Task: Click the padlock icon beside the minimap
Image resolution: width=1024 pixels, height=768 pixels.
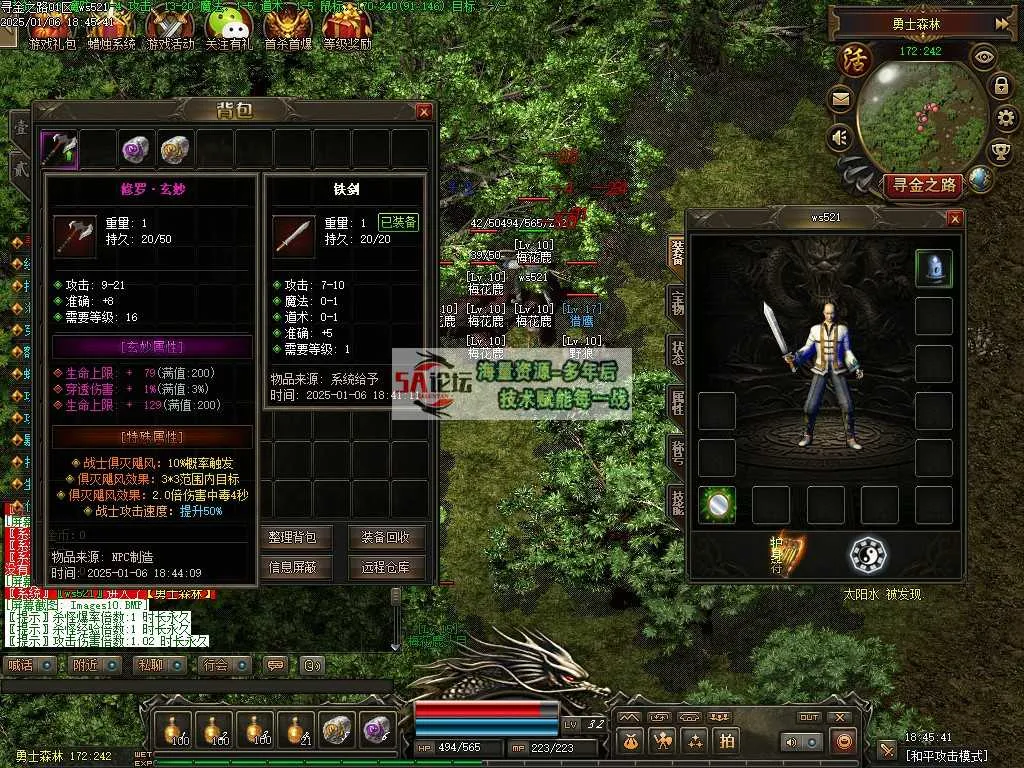Action: pyautogui.click(x=1000, y=86)
